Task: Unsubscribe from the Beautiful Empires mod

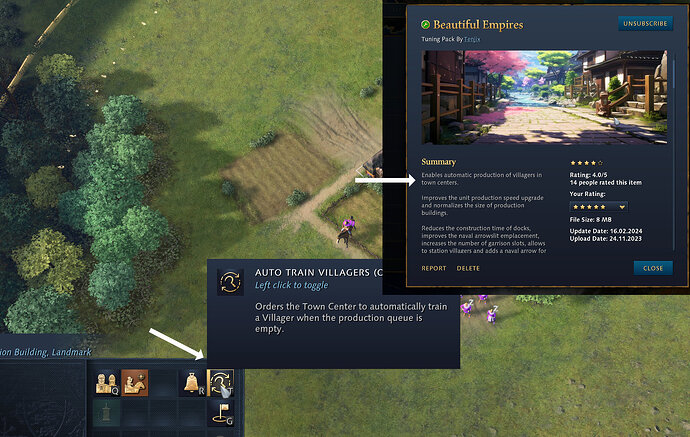Action: pos(645,22)
